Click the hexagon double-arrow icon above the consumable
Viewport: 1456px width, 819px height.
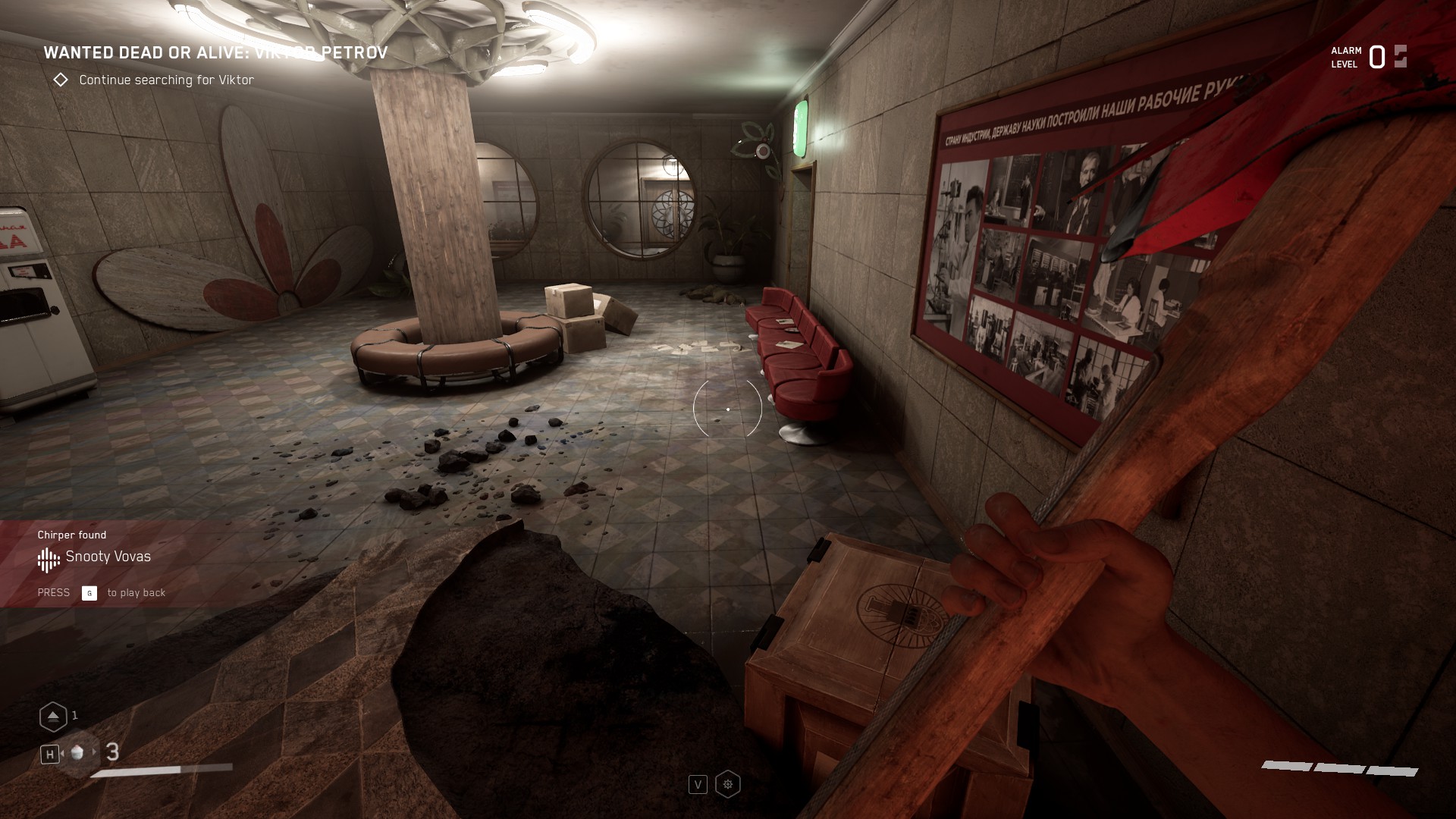(x=53, y=716)
